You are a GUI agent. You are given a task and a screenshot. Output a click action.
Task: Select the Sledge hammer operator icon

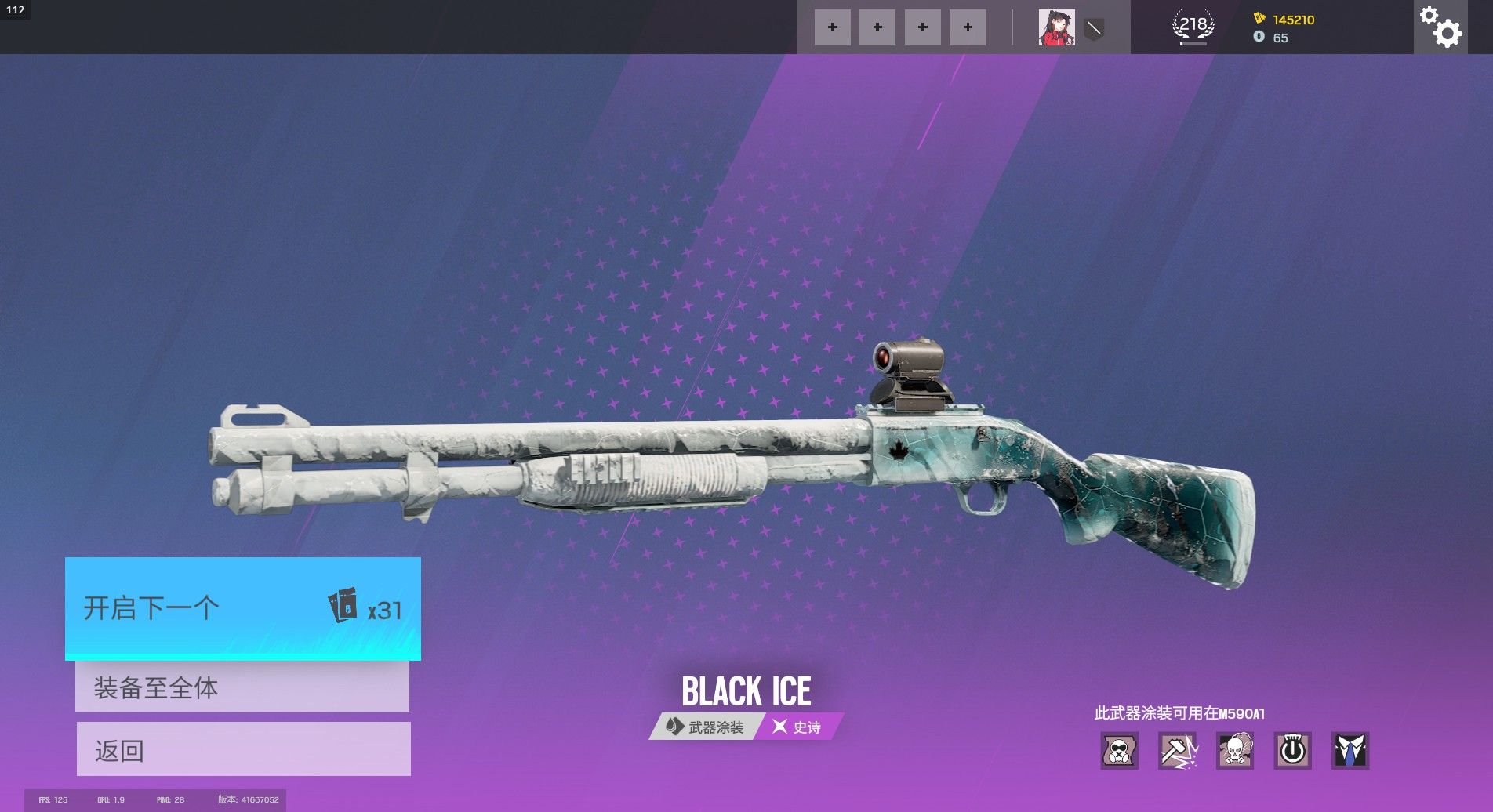1177,751
